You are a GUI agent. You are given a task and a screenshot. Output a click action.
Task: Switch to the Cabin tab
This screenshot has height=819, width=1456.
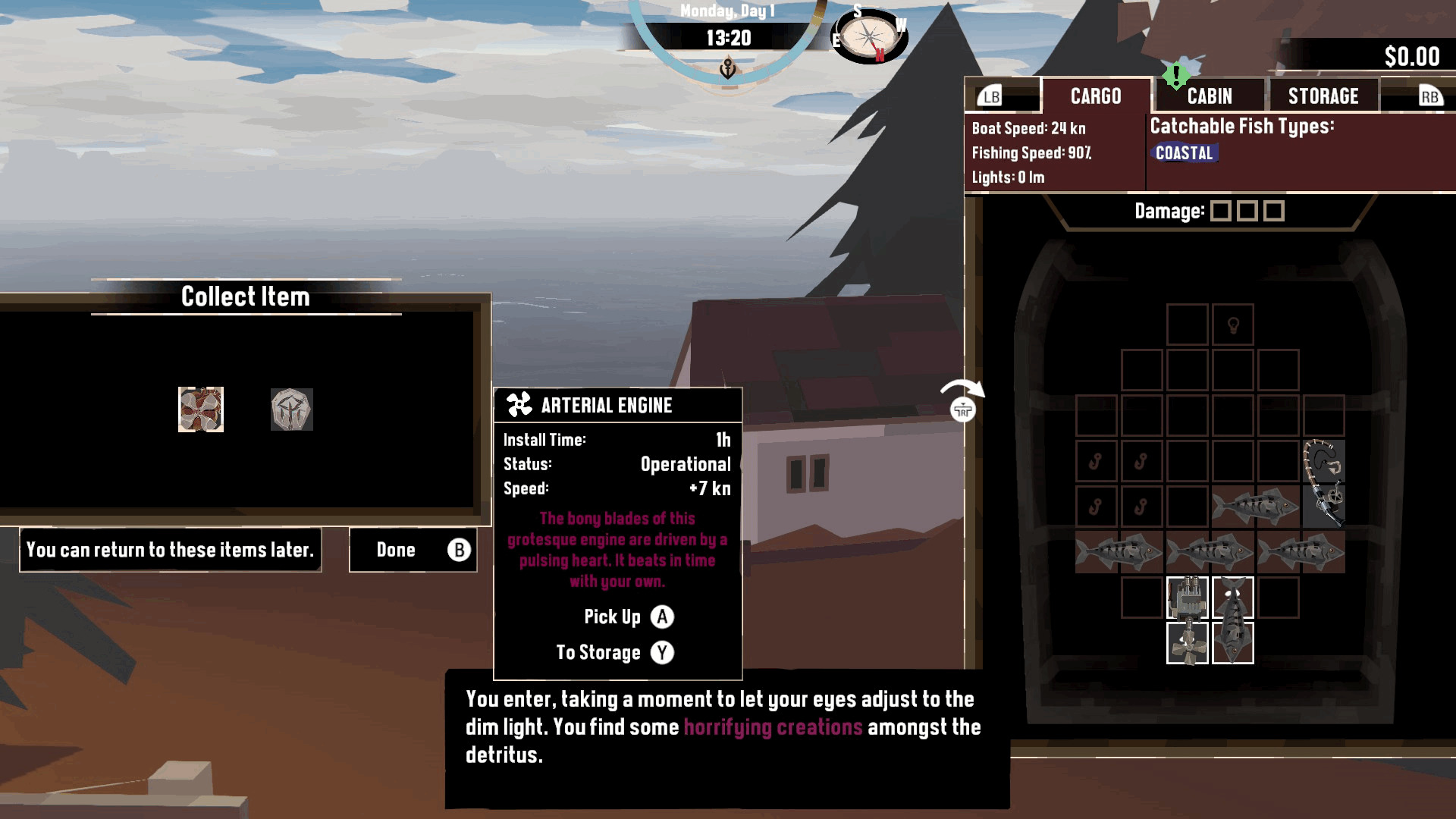tap(1210, 96)
